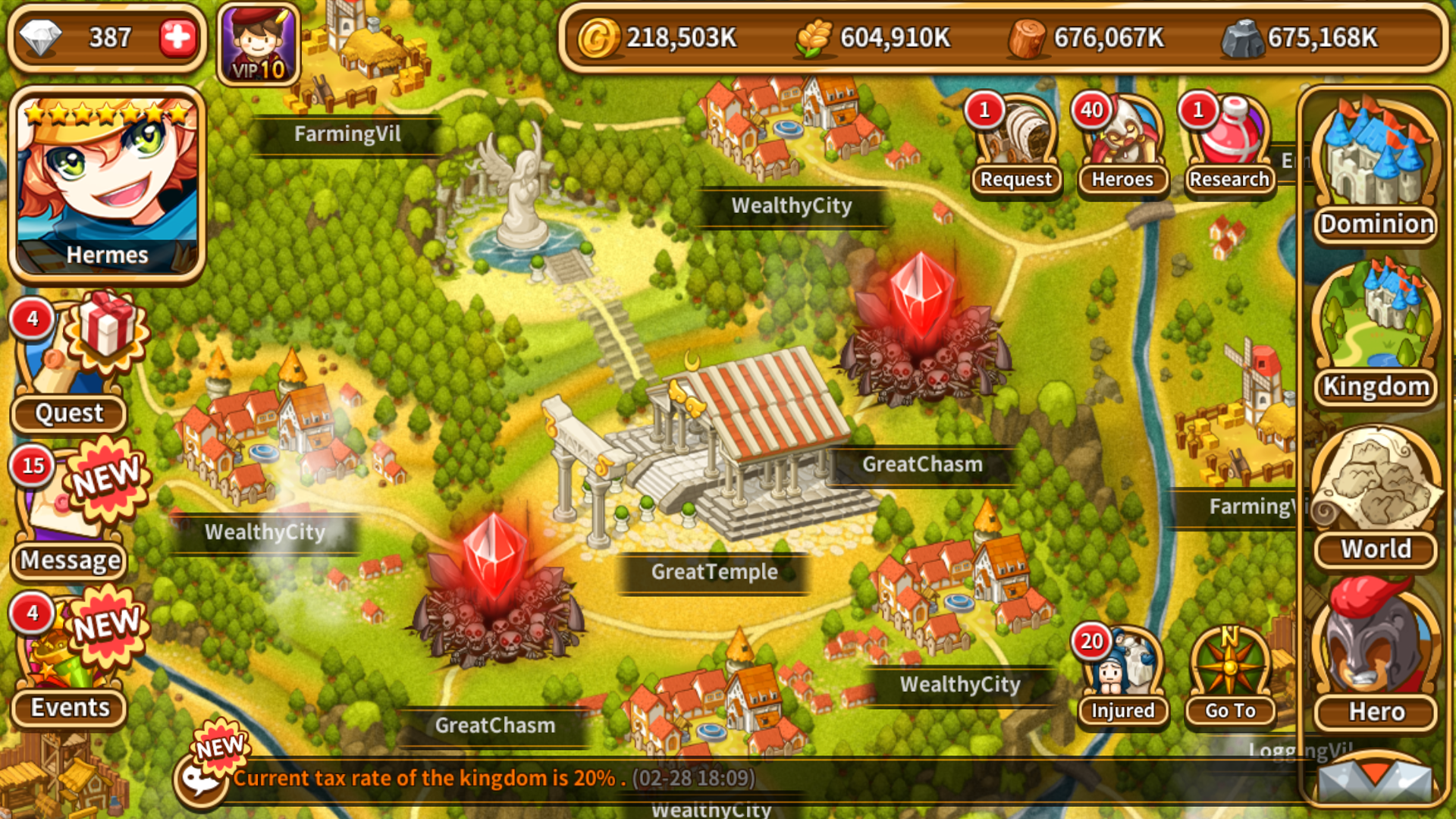This screenshot has width=1456, height=819.
Task: Tap the red plus to buy diamonds
Action: (177, 37)
